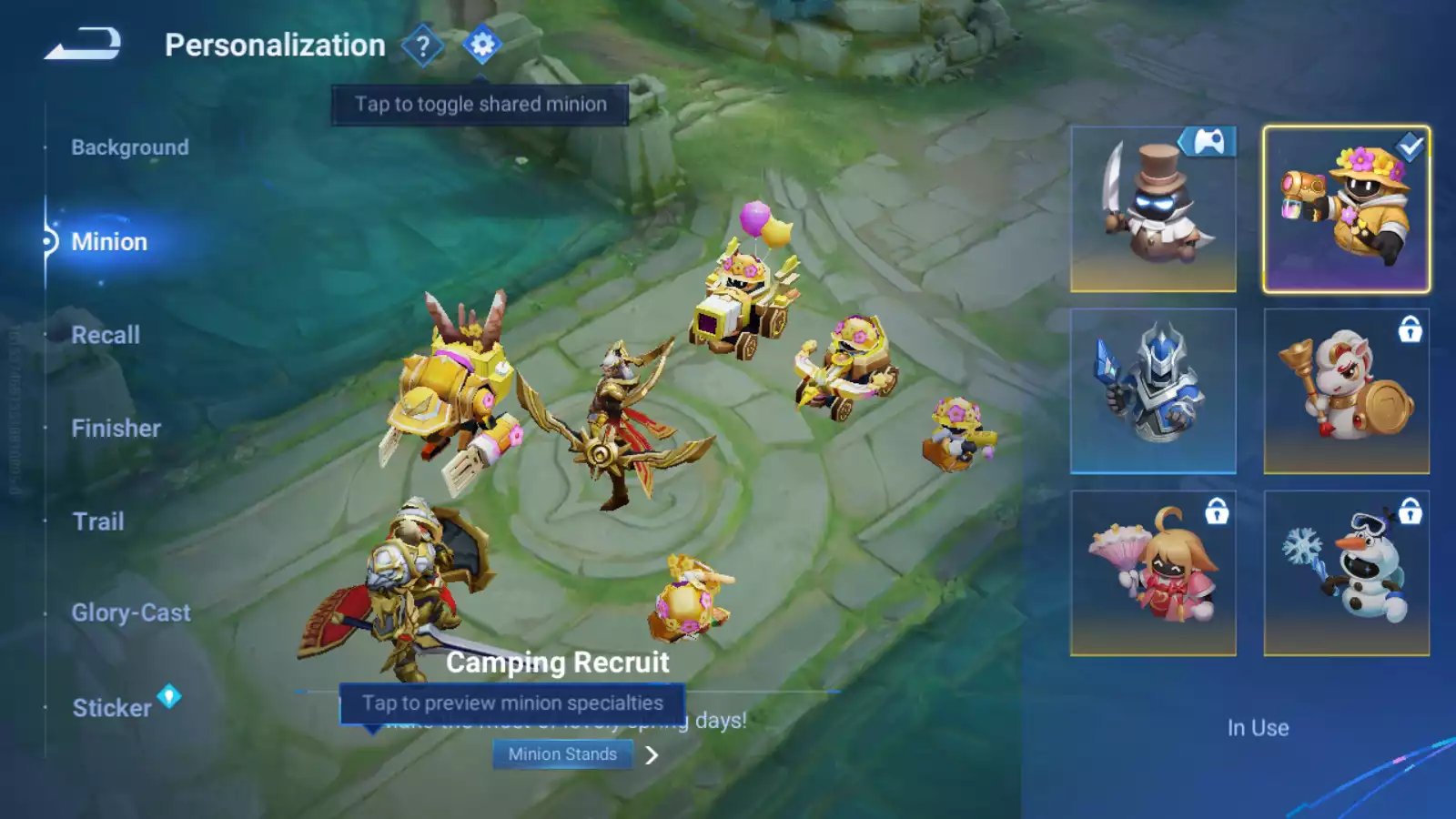Open the Trail tab
The width and height of the screenshot is (1456, 819).
[x=98, y=521]
